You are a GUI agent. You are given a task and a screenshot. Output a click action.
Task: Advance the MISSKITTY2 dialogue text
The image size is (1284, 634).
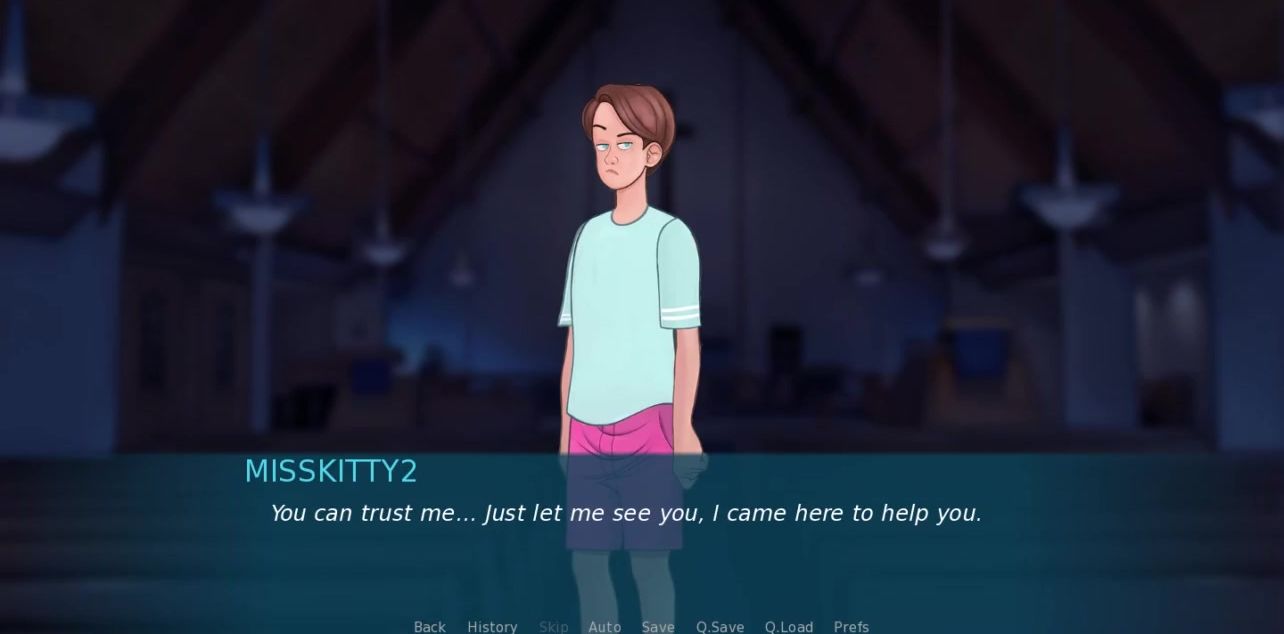[625, 514]
